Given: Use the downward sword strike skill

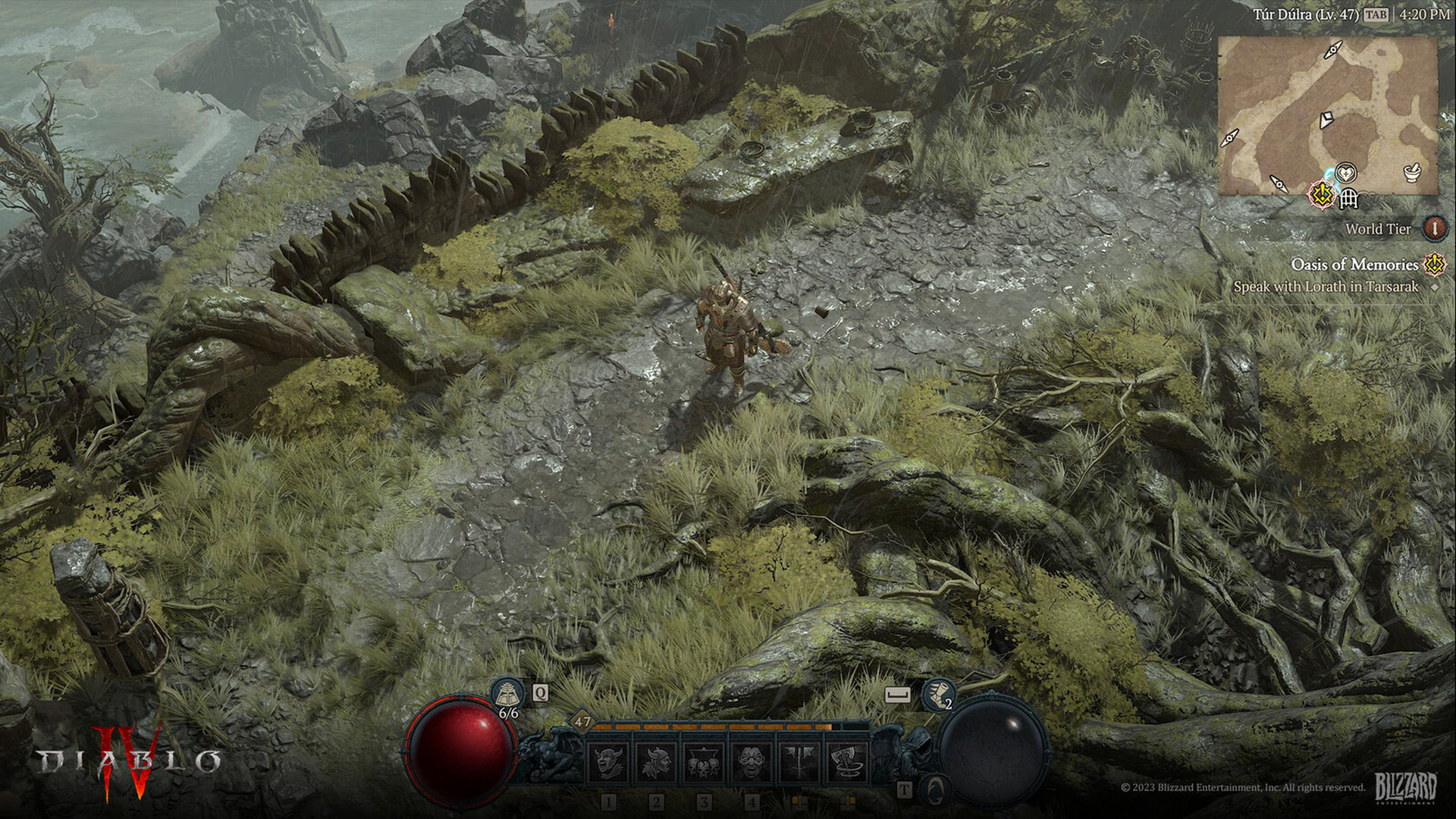Looking at the screenshot, I should [799, 761].
